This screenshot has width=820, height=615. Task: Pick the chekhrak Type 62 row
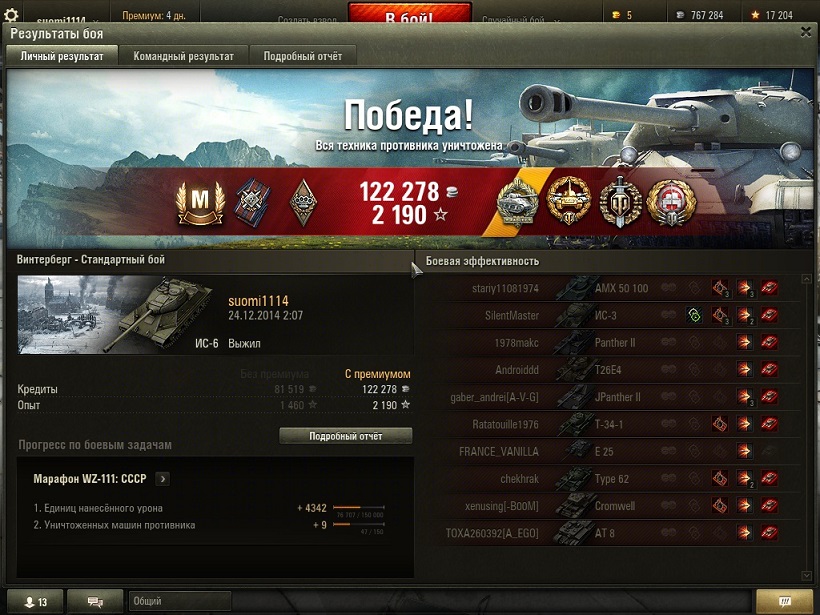pos(610,479)
